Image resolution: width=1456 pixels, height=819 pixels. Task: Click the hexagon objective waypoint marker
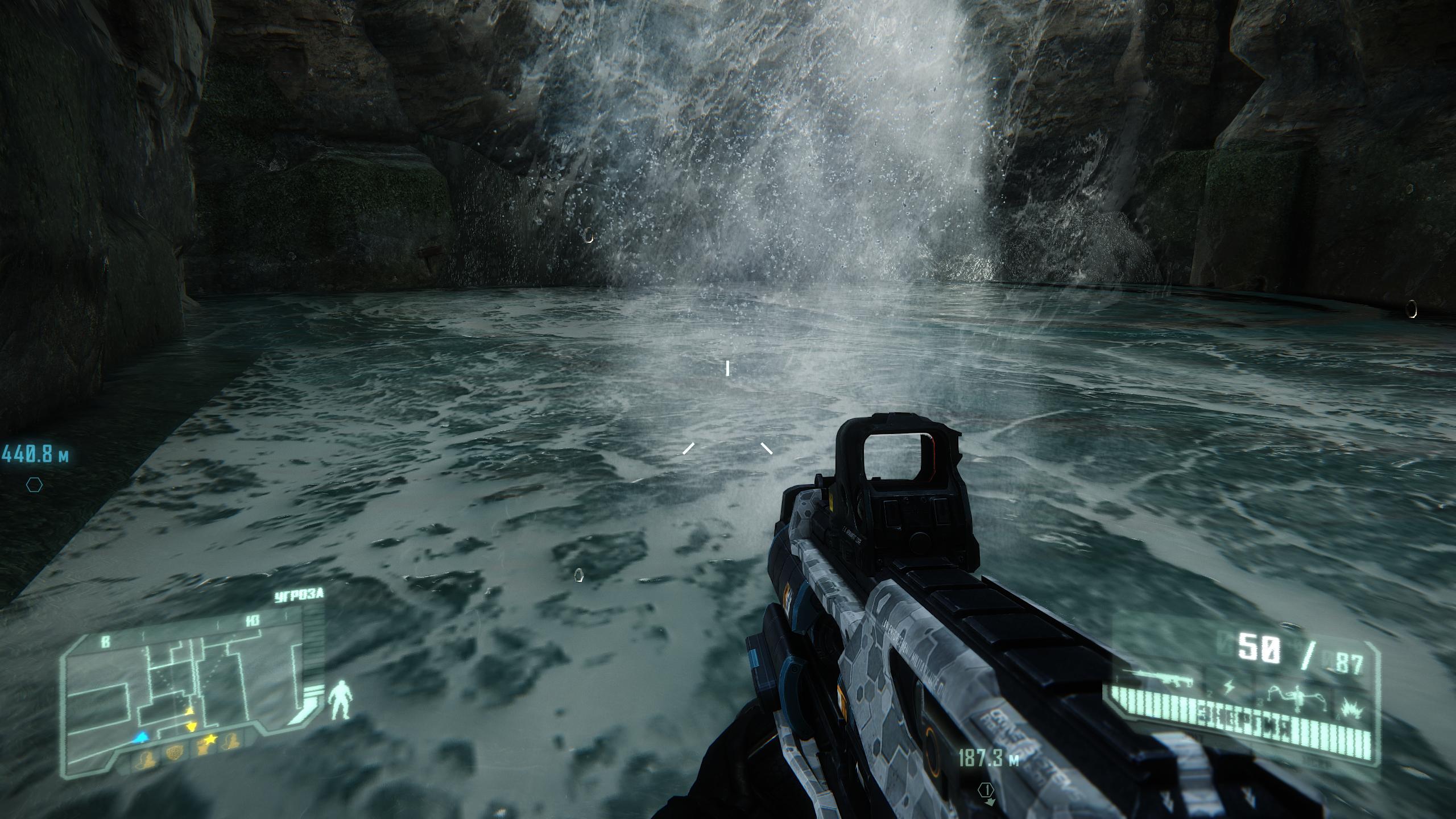click(35, 485)
